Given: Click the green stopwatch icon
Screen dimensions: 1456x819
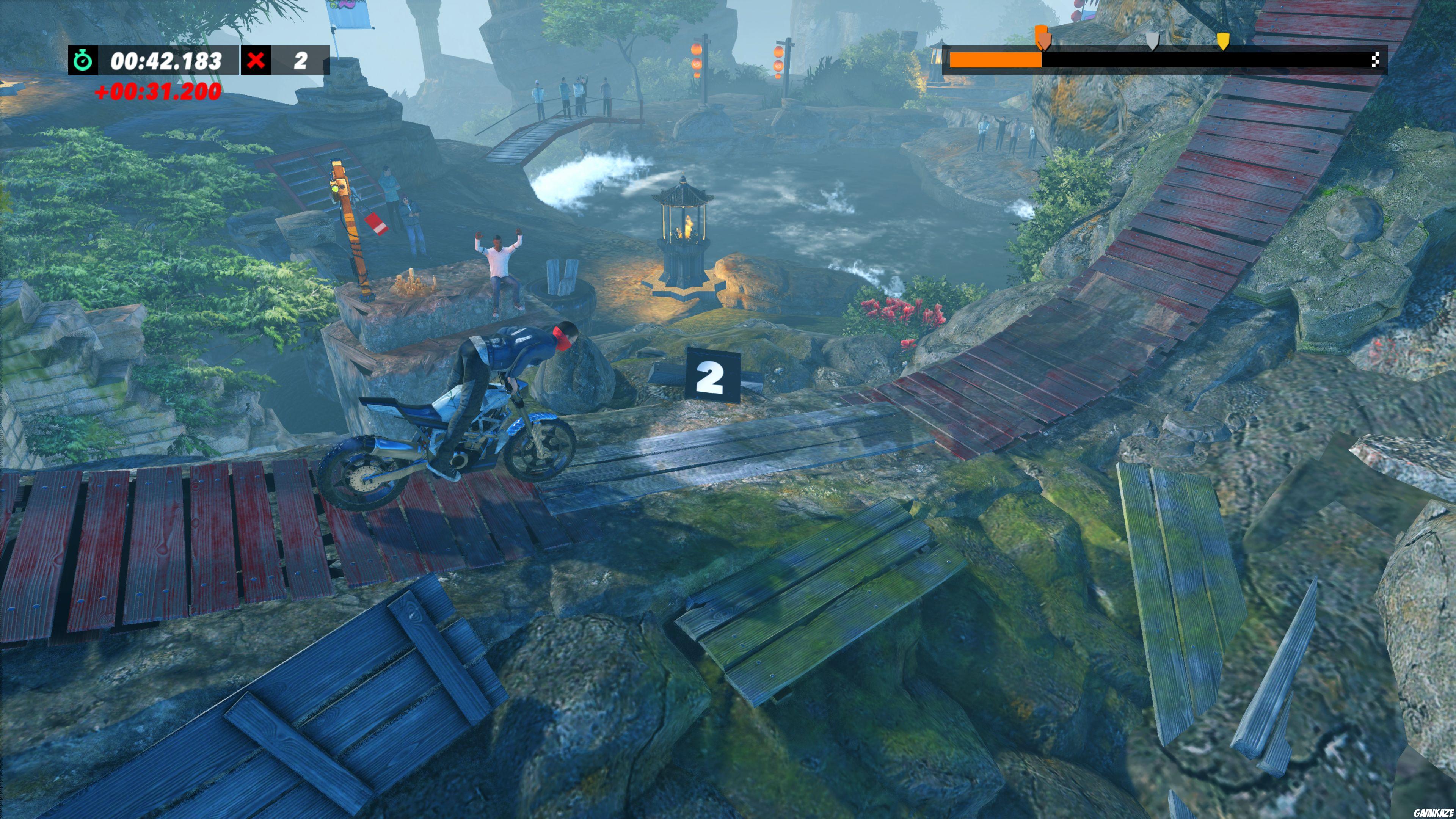Looking at the screenshot, I should (x=83, y=61).
